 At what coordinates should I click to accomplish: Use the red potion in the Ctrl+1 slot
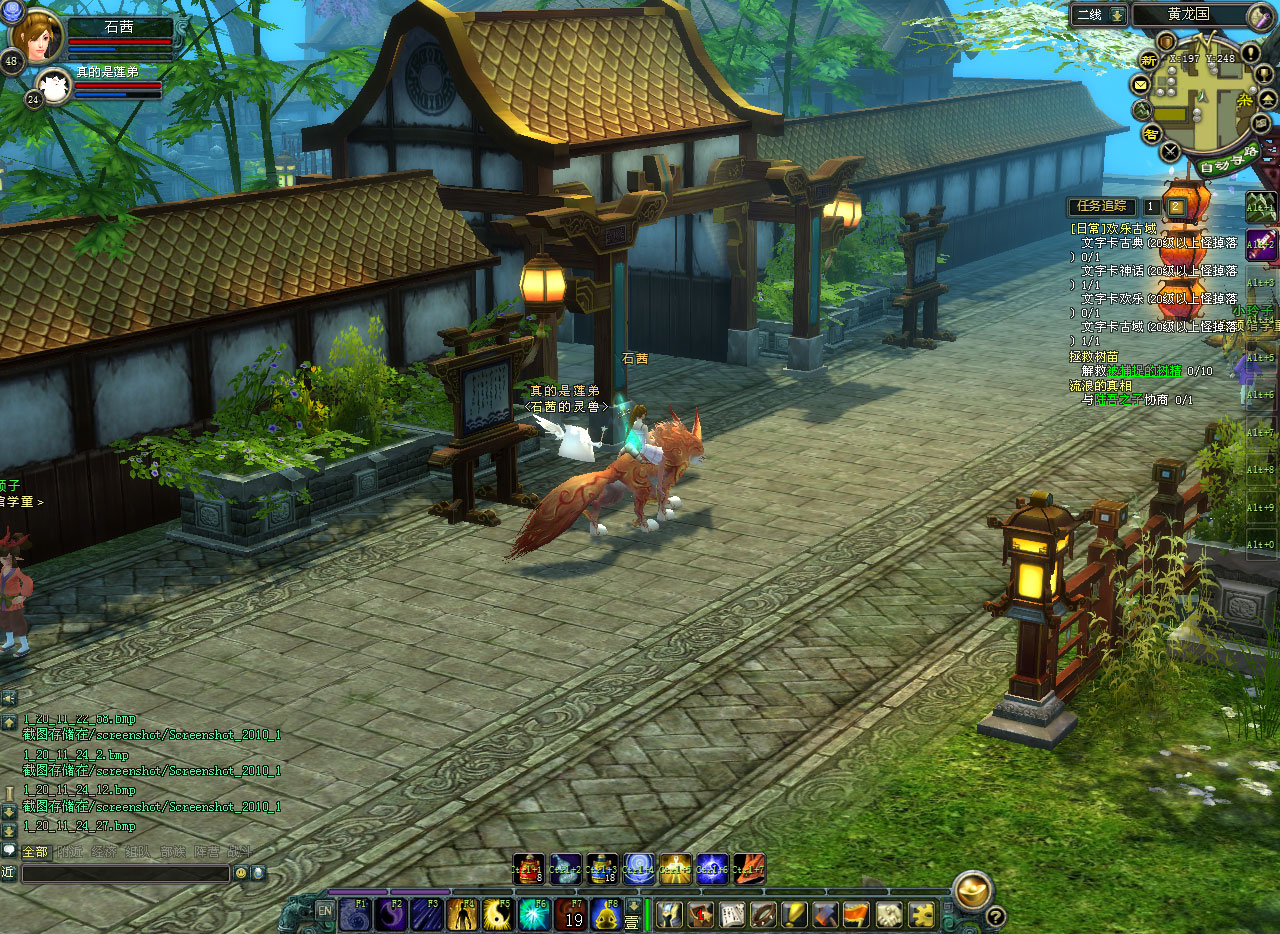coord(529,869)
